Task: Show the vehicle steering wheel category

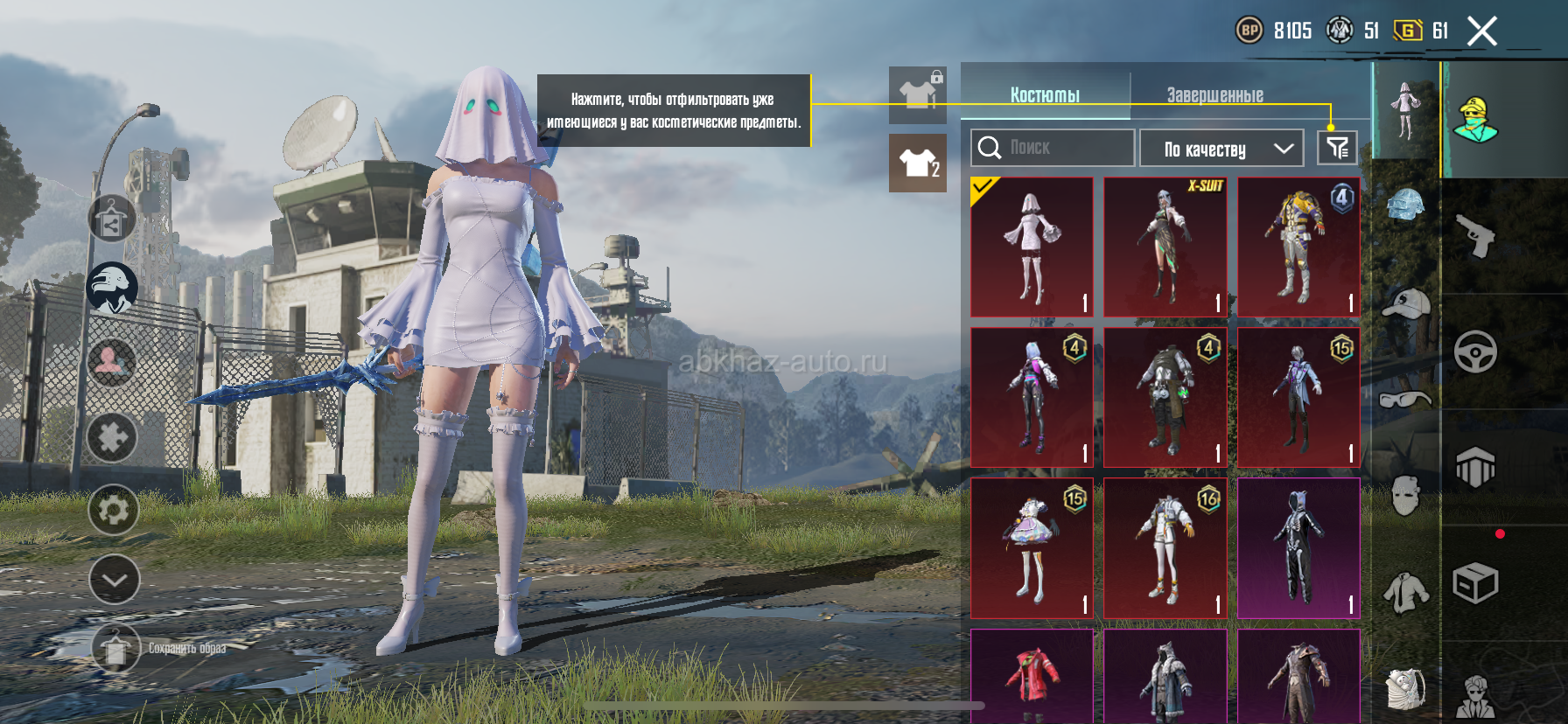Action: point(1475,352)
